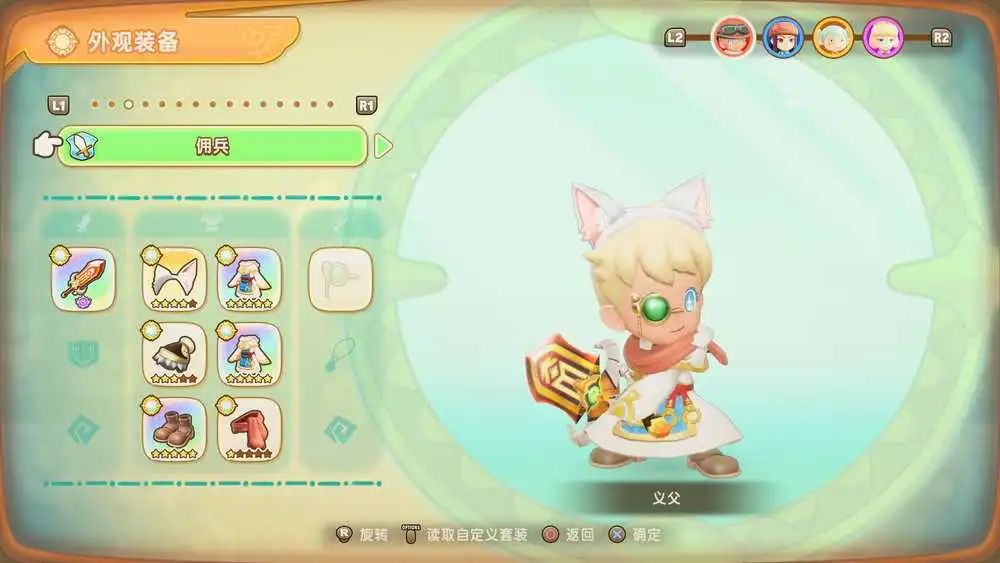Image resolution: width=1000 pixels, height=563 pixels.
Task: Select the brown fur-trimmed gloves slot
Action: point(174,354)
